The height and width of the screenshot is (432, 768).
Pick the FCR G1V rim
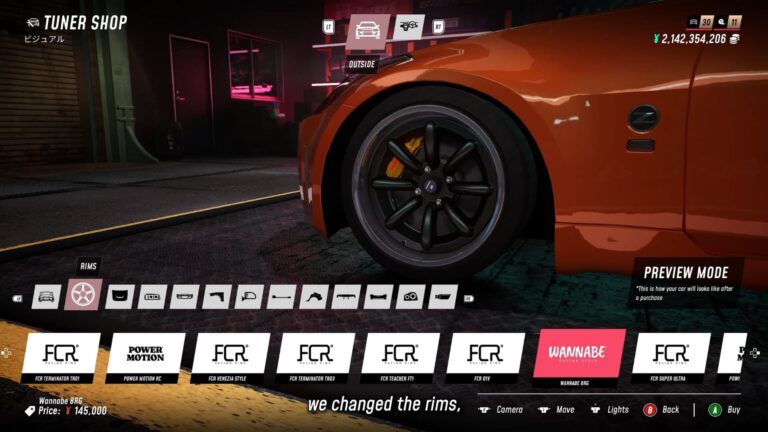(x=485, y=354)
